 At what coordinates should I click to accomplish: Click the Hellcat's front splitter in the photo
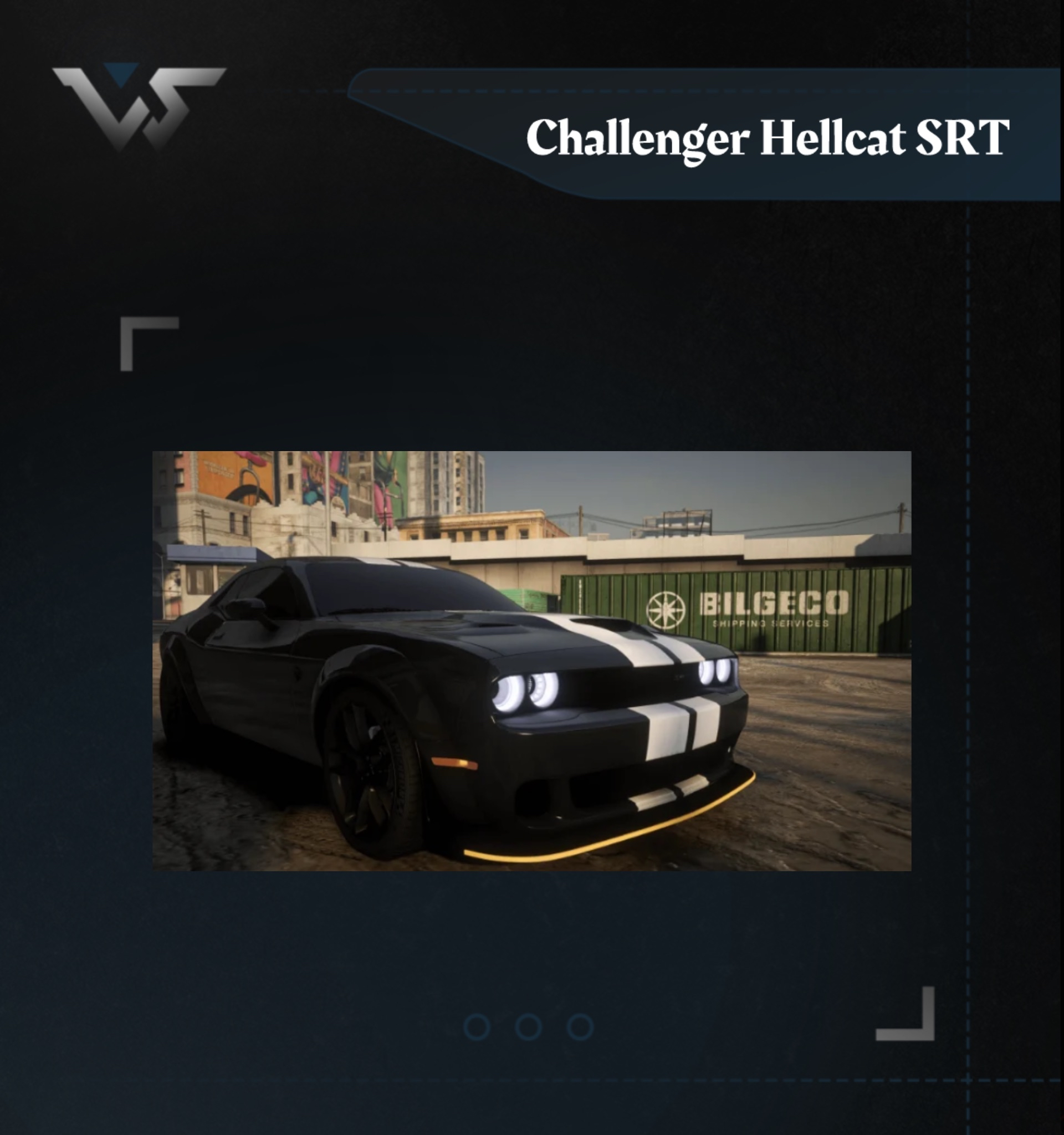click(x=600, y=828)
